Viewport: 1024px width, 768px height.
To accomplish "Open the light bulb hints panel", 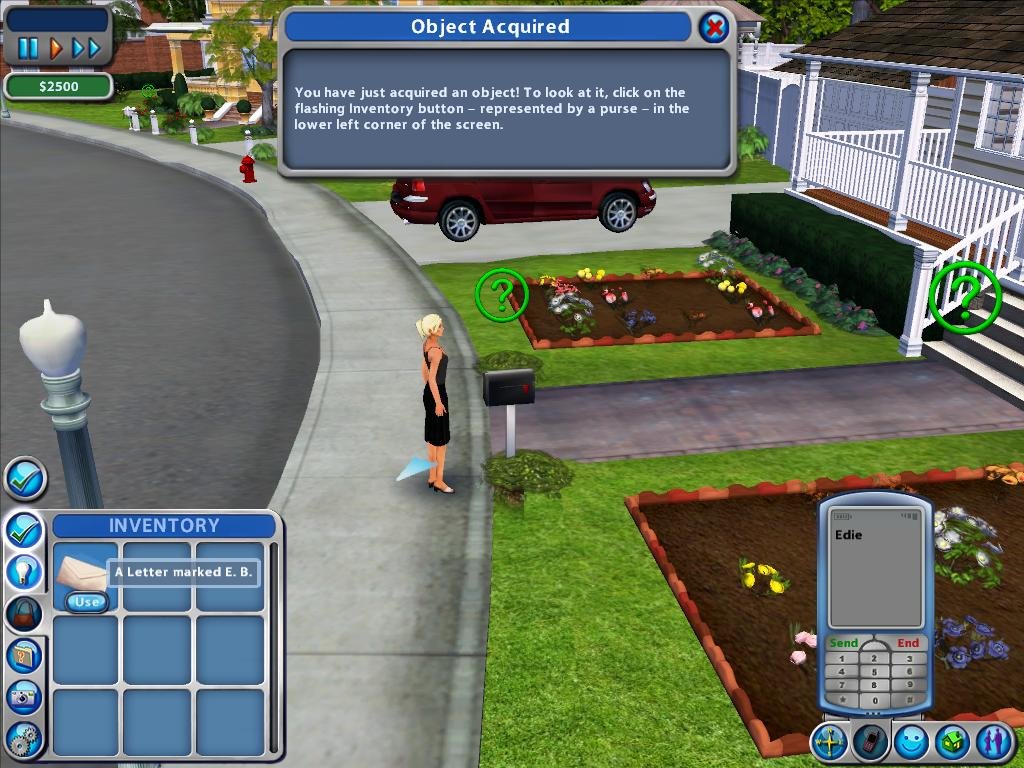I will coord(24,571).
